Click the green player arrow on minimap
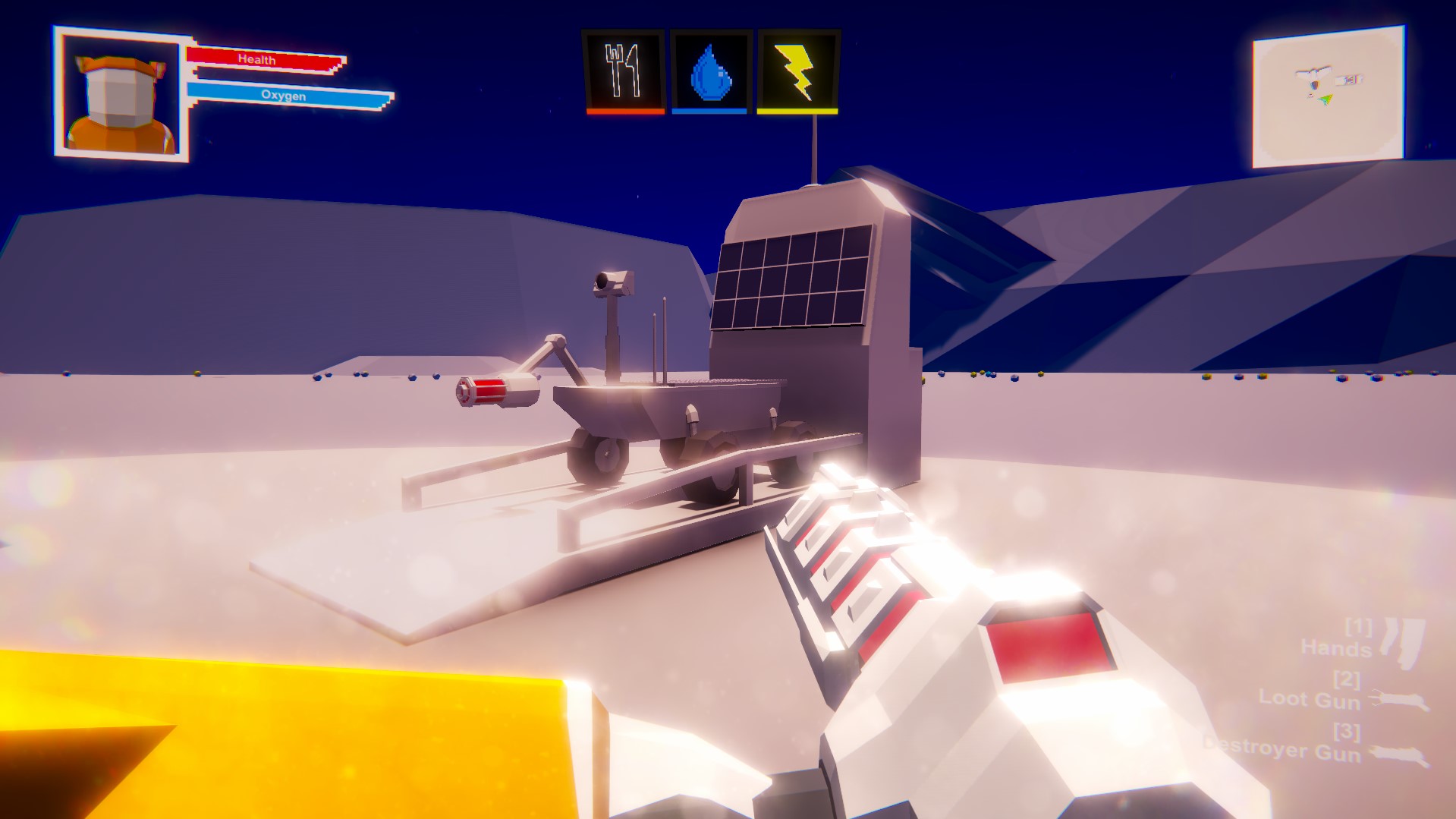 tap(1327, 99)
